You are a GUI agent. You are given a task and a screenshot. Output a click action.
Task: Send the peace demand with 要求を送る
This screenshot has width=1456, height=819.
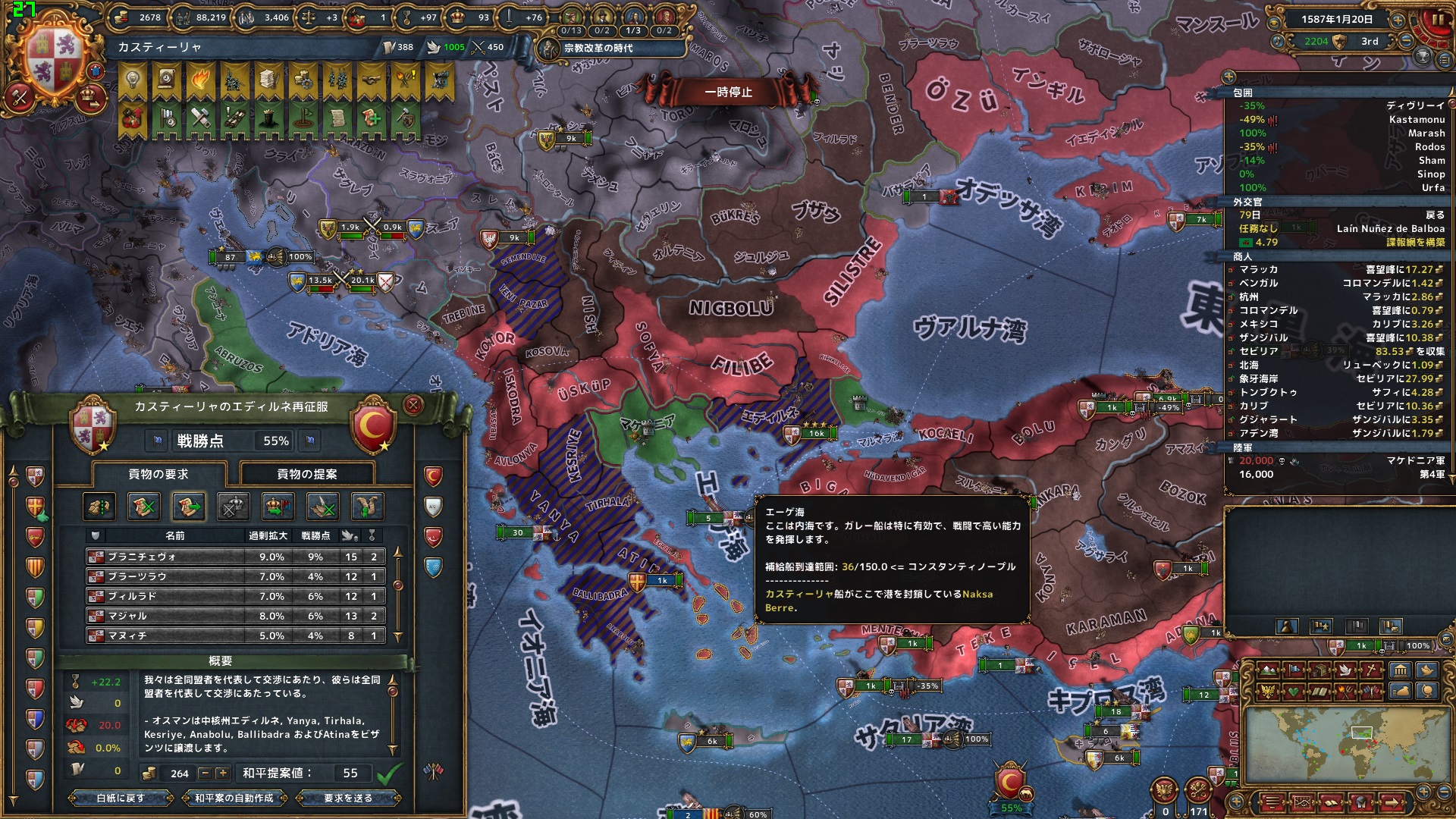coord(348,798)
